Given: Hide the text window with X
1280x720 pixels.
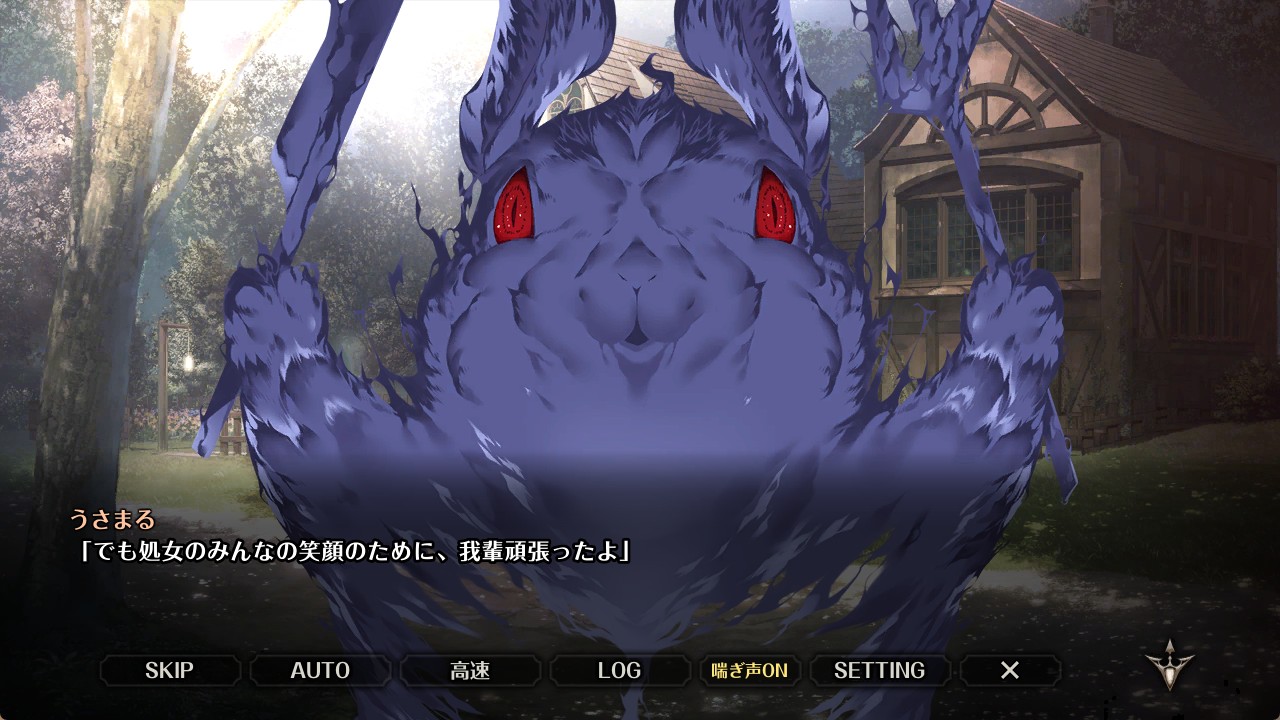Looking at the screenshot, I should (x=1010, y=670).
